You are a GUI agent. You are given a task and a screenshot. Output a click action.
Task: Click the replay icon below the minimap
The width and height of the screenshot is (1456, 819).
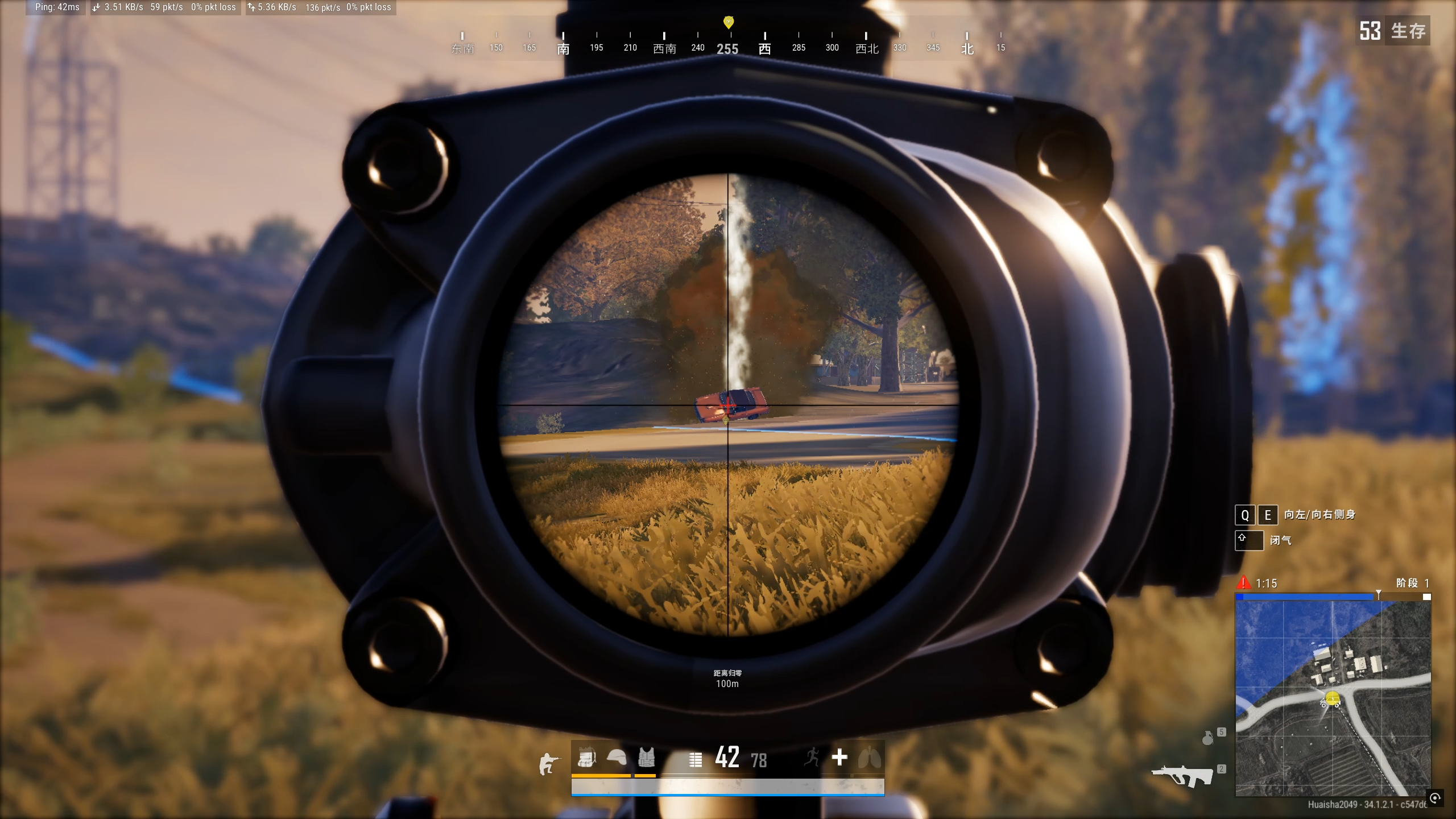click(1435, 798)
